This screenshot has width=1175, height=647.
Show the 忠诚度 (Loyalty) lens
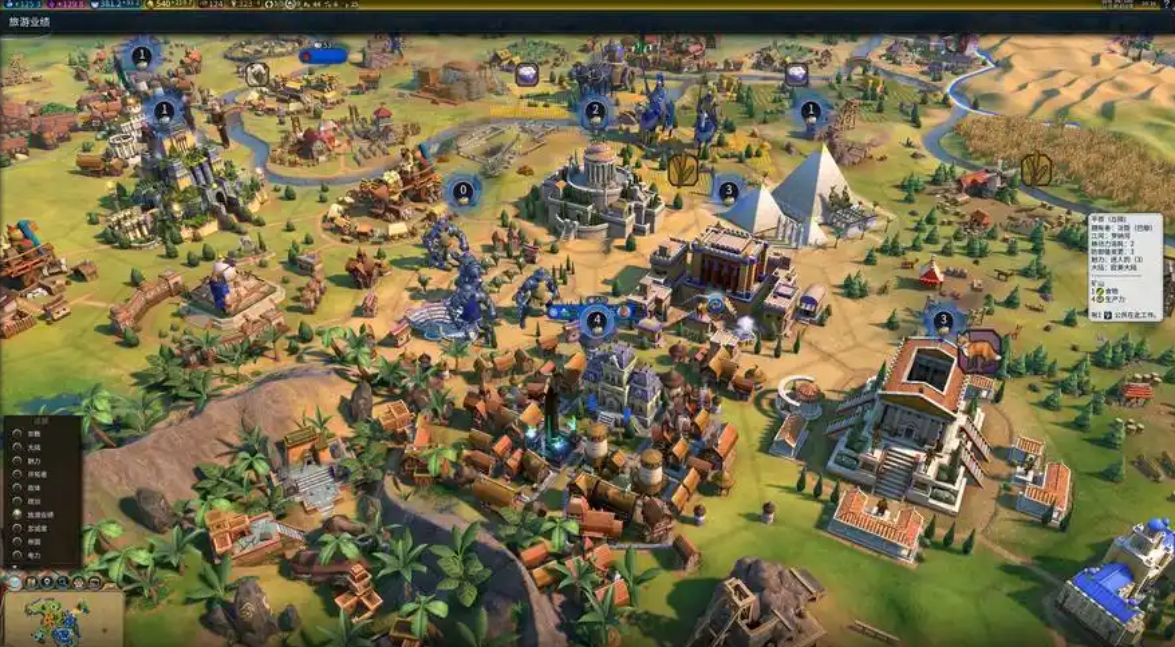coord(17,528)
